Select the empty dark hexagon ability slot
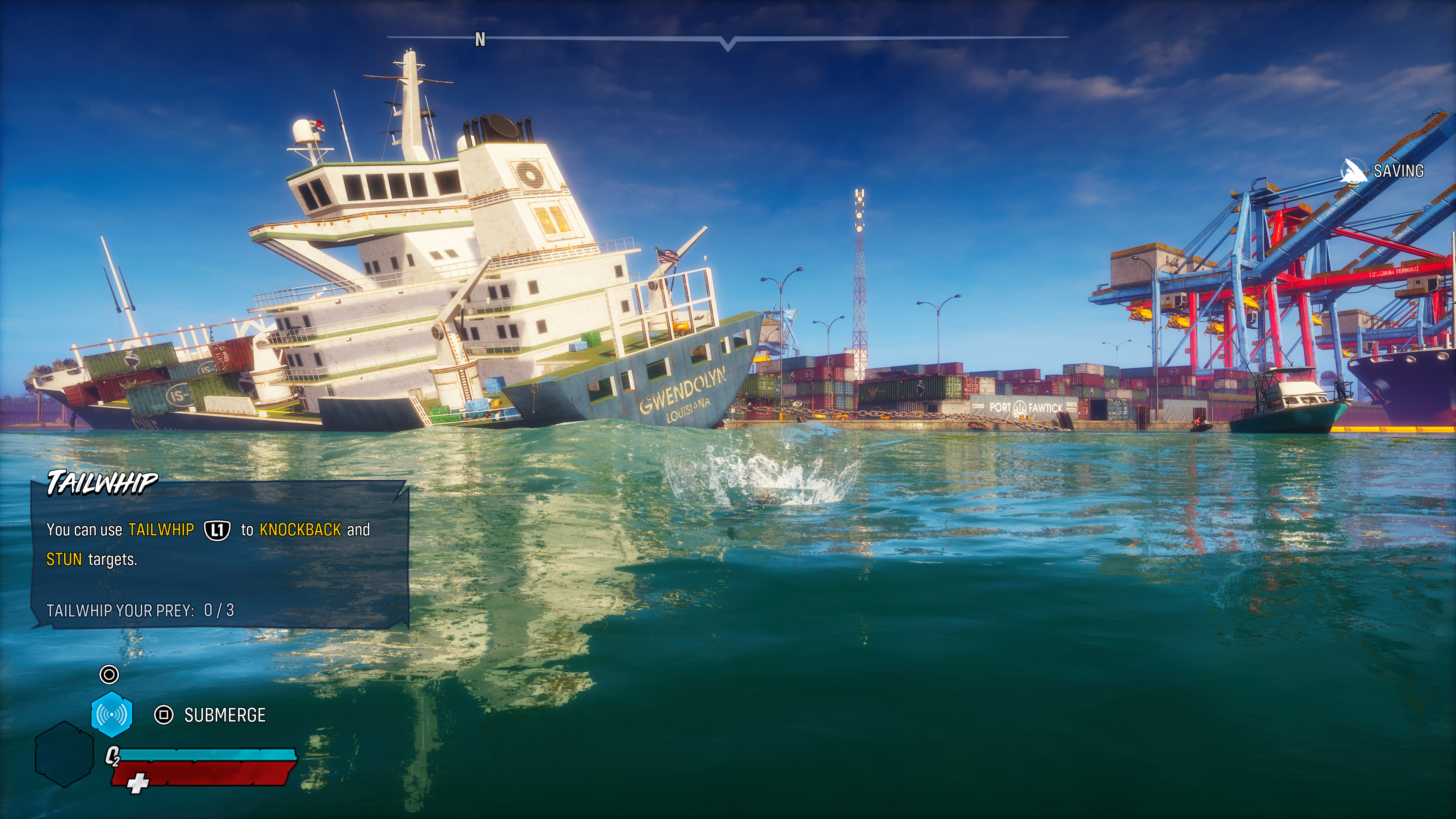The height and width of the screenshot is (819, 1456). click(64, 753)
